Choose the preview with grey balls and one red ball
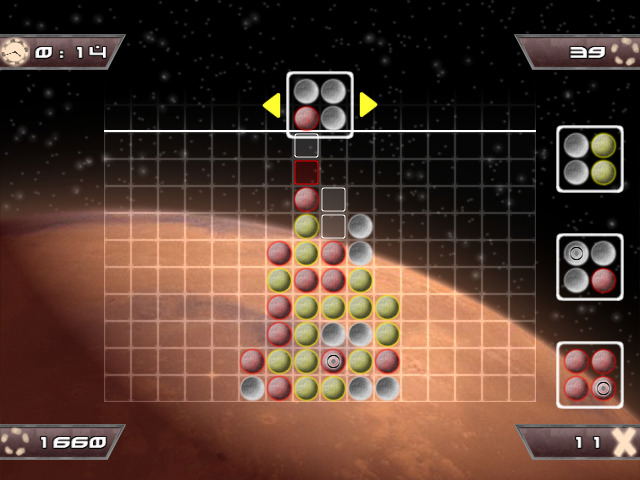The height and width of the screenshot is (480, 640). [x=589, y=266]
